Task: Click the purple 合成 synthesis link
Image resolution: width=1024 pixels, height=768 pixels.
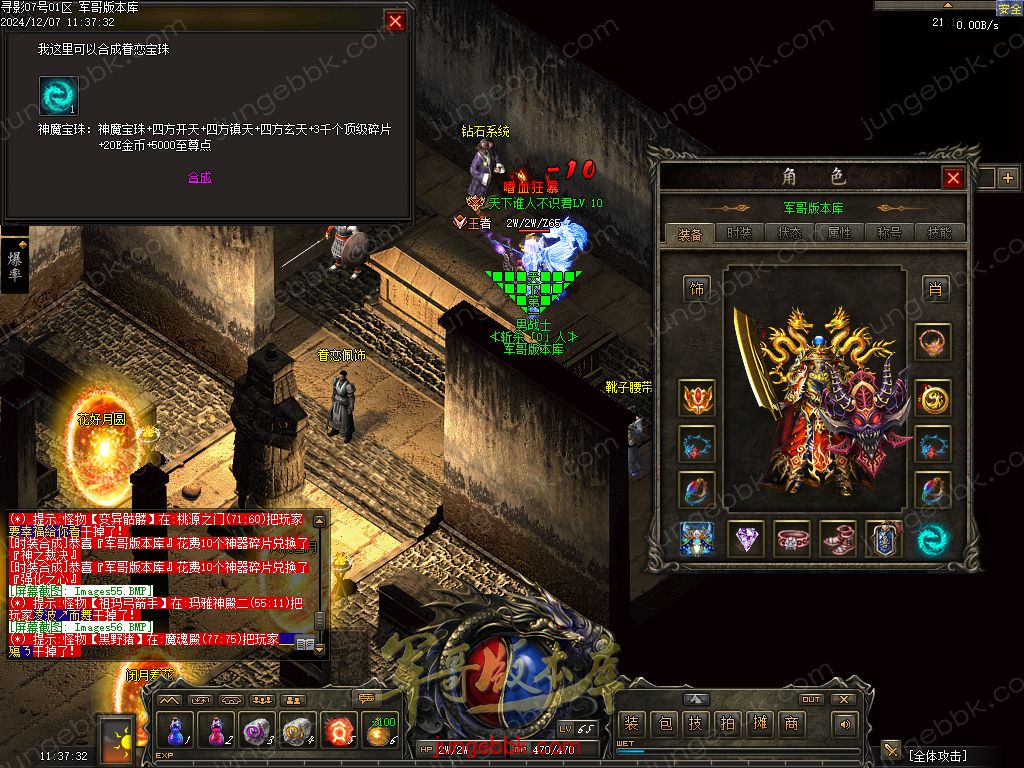Action: (200, 177)
